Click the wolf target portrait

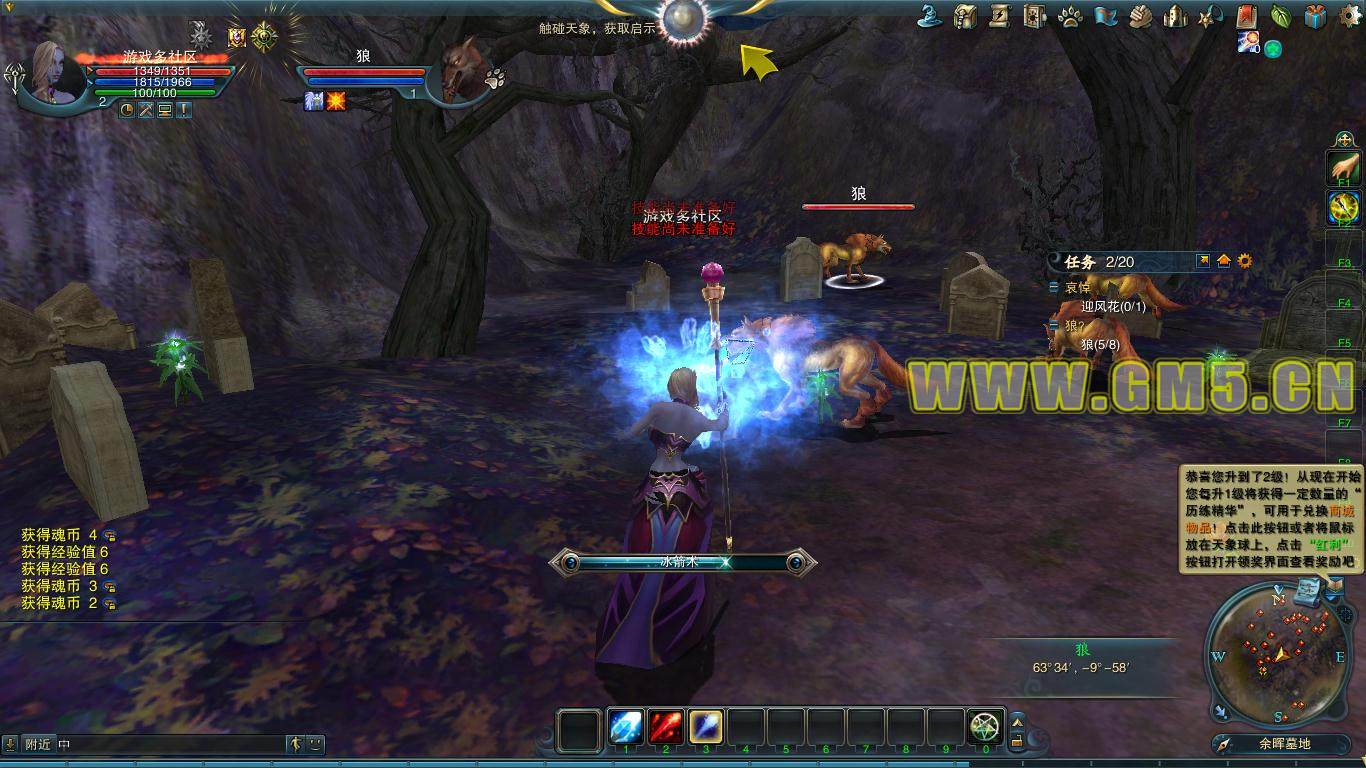click(463, 71)
